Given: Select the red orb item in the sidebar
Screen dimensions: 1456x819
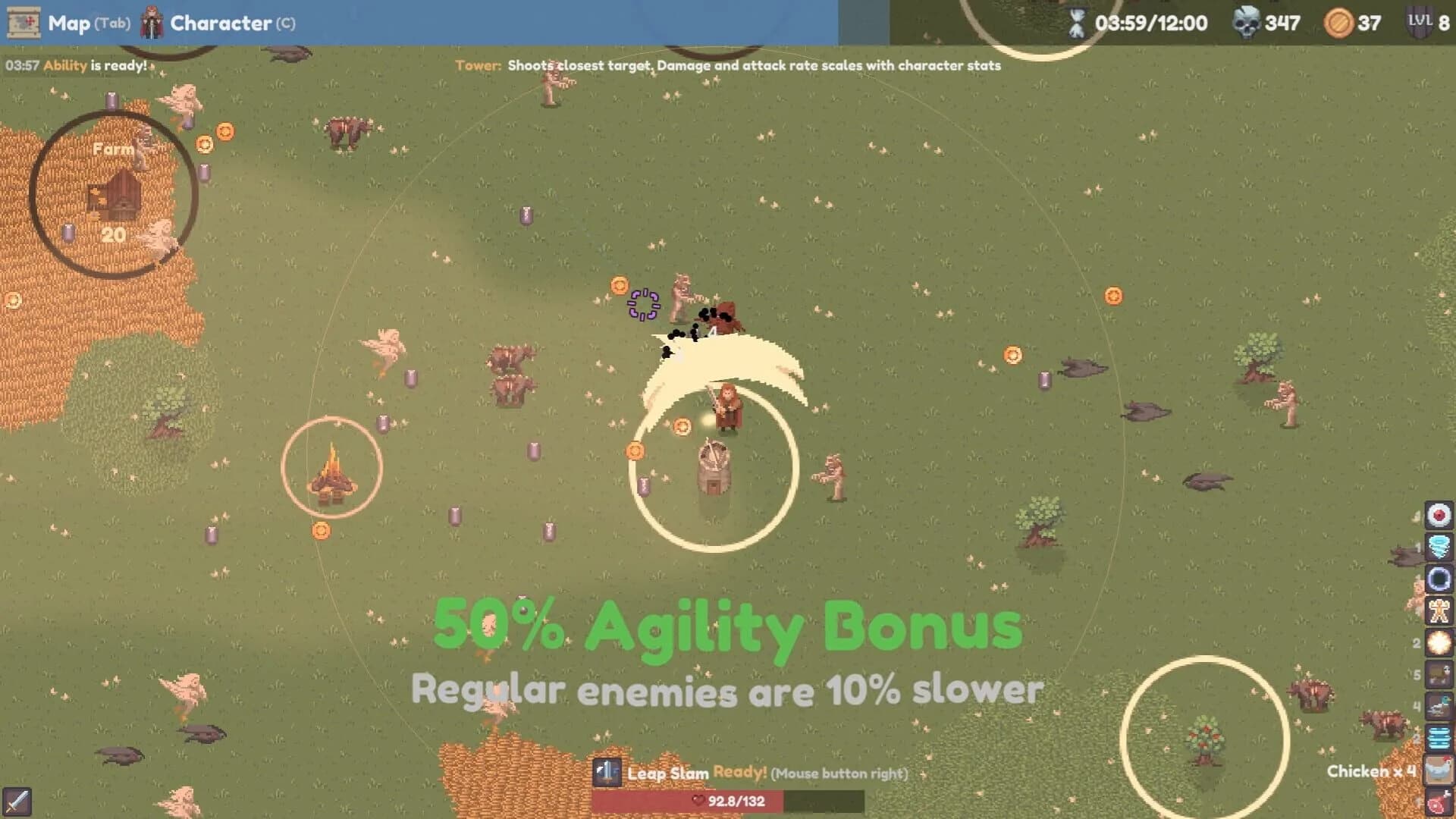Looking at the screenshot, I should coord(1439,516).
